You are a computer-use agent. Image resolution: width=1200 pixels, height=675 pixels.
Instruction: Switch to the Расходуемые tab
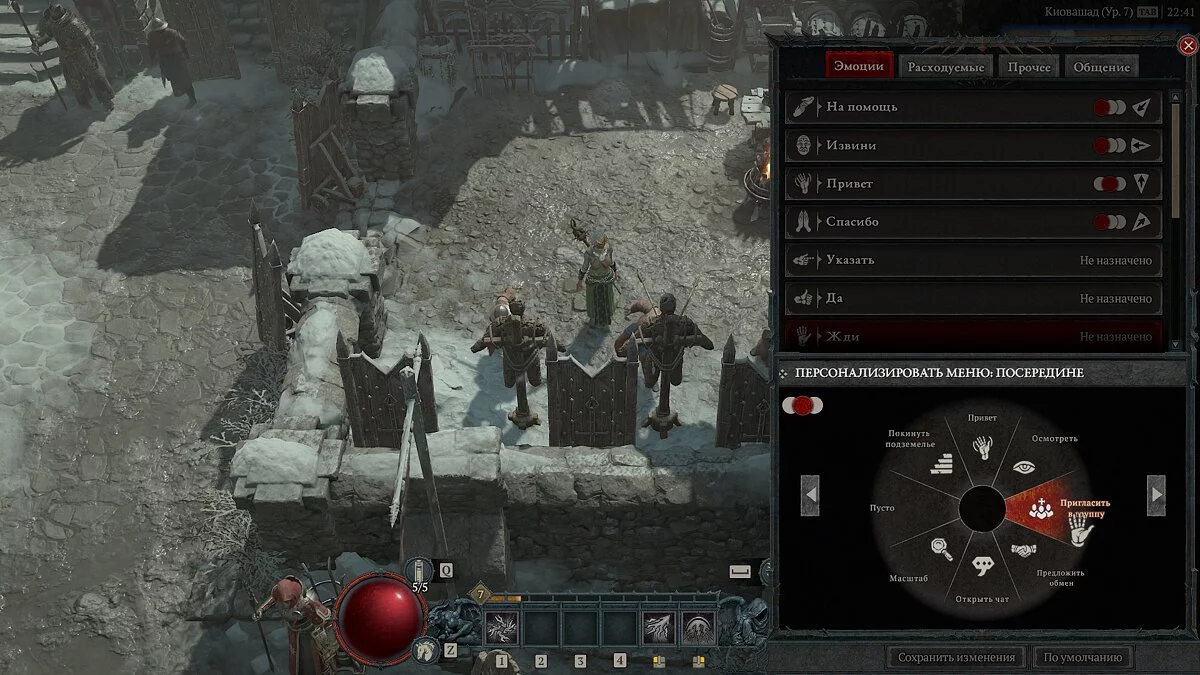(x=946, y=67)
